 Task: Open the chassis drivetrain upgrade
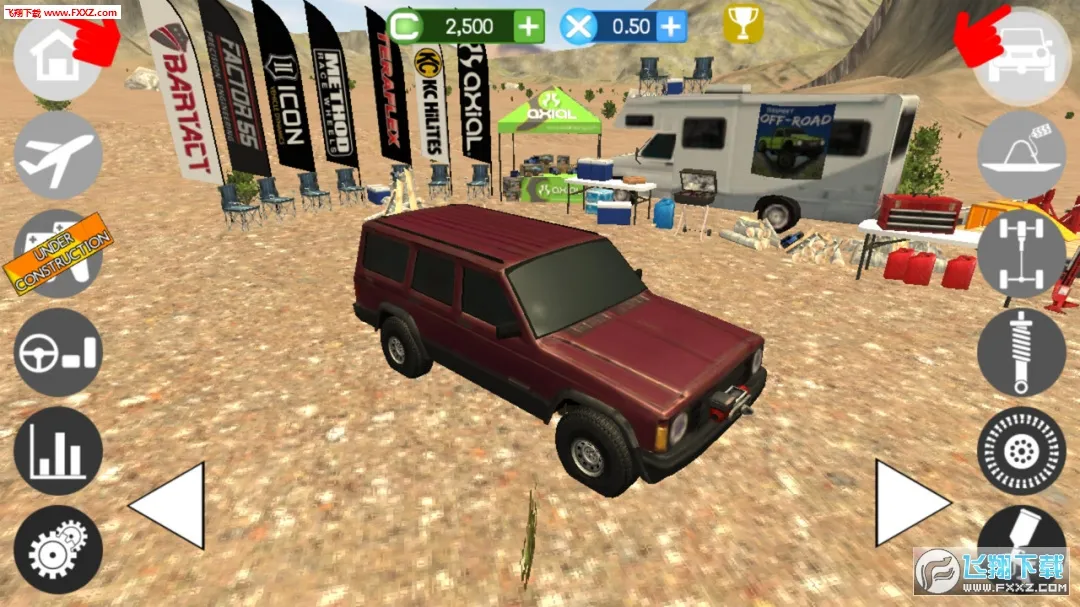[1021, 254]
